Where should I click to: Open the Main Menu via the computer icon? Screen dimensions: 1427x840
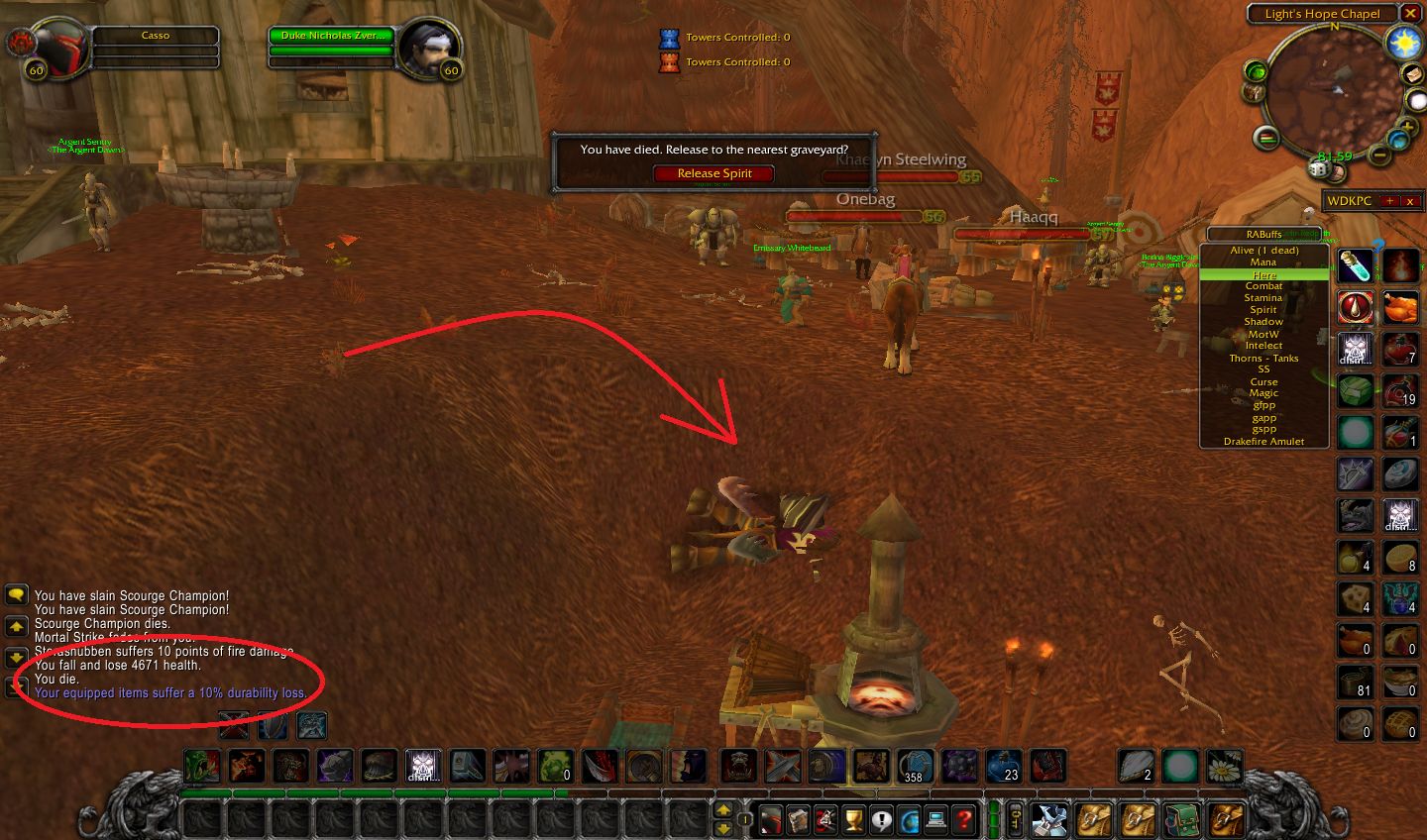click(x=936, y=819)
